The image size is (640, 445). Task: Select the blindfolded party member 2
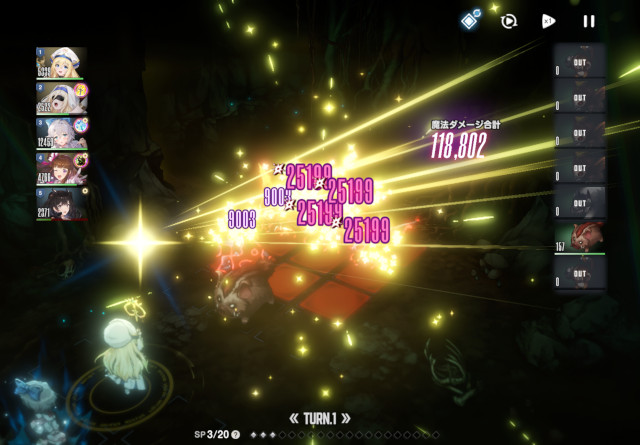coord(61,98)
